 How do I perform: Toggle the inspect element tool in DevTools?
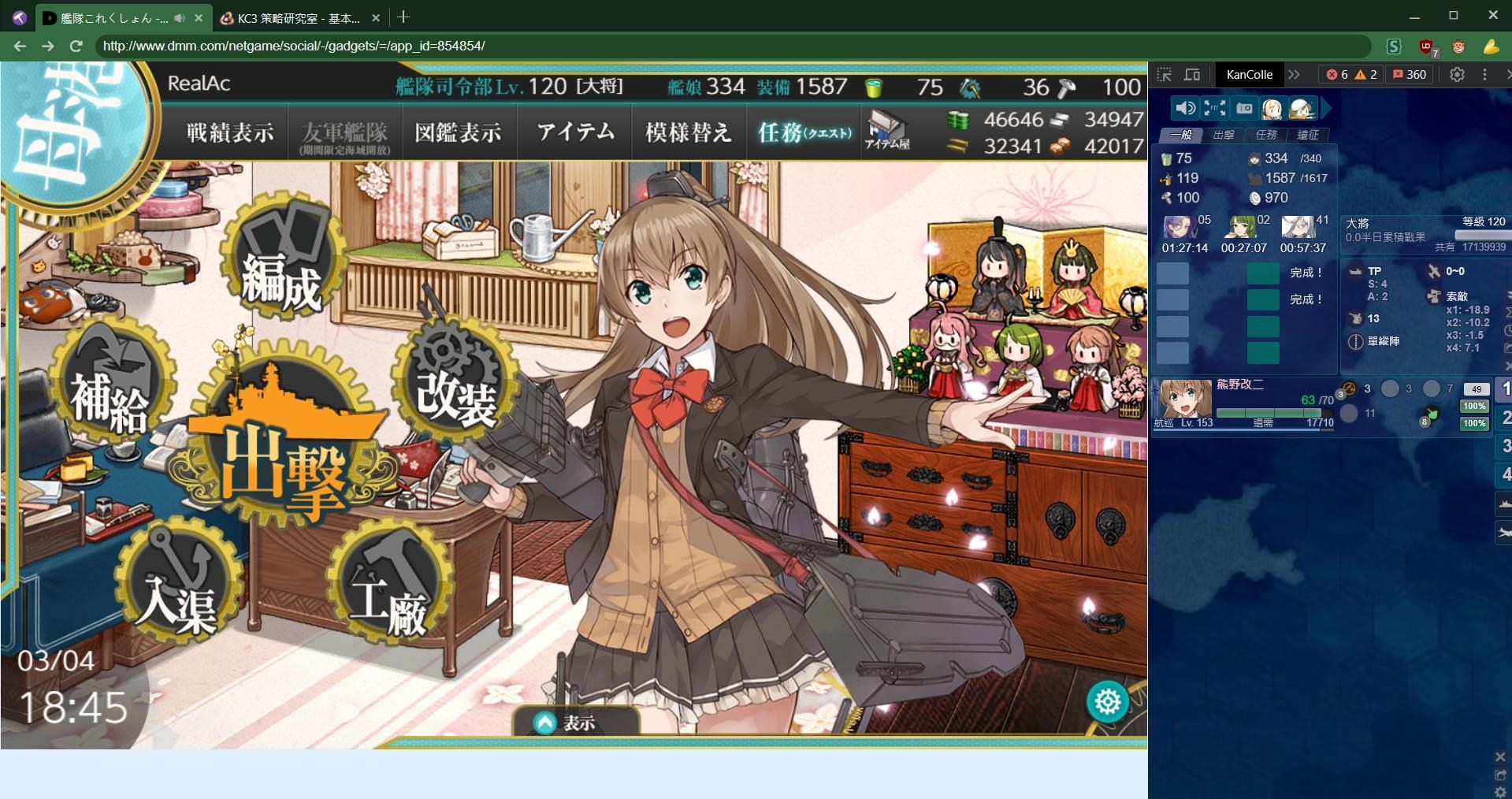pyautogui.click(x=1166, y=74)
